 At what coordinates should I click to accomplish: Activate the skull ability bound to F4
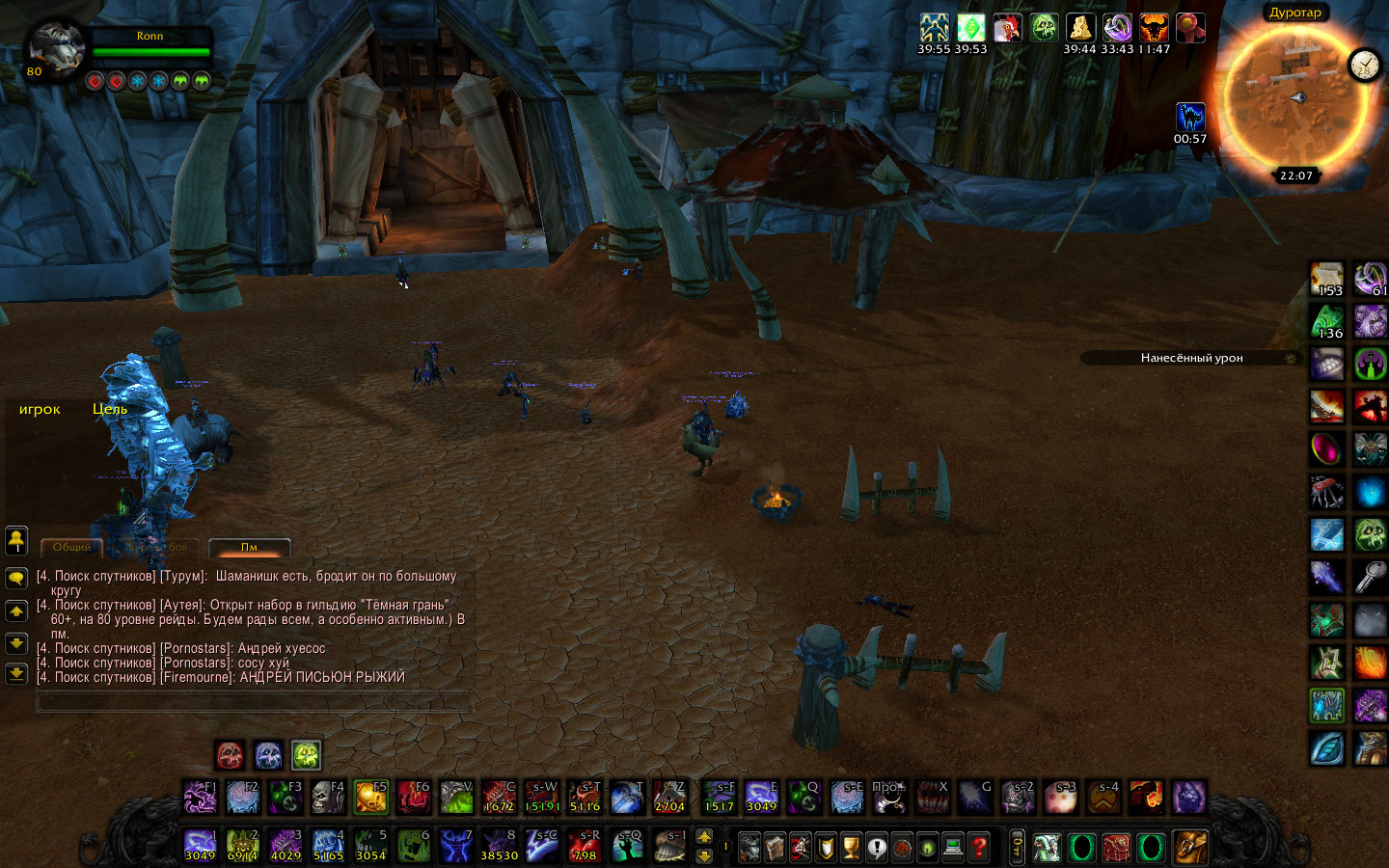327,798
